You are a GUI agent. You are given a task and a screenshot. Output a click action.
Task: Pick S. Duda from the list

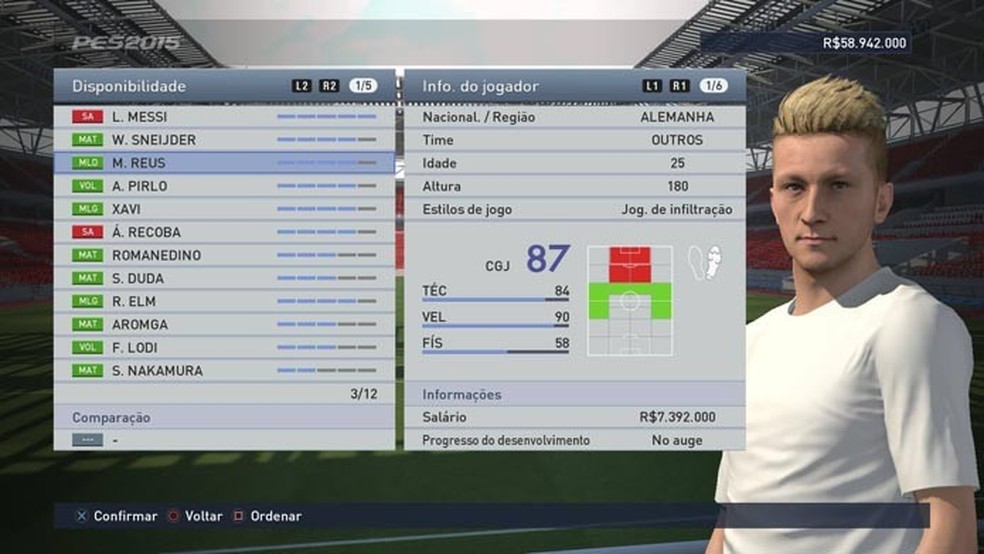[x=224, y=278]
